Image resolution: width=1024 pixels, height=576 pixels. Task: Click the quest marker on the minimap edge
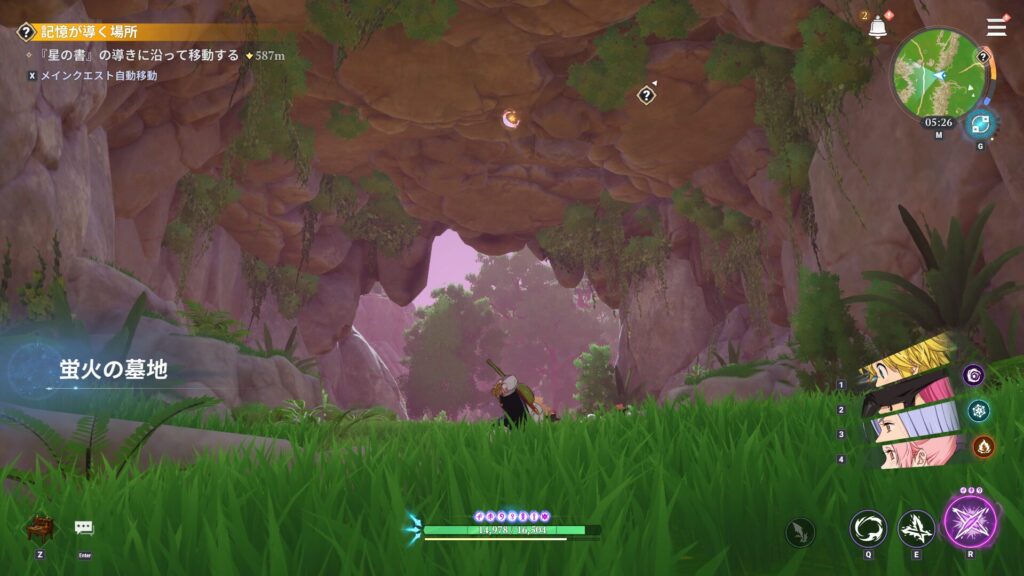point(983,57)
